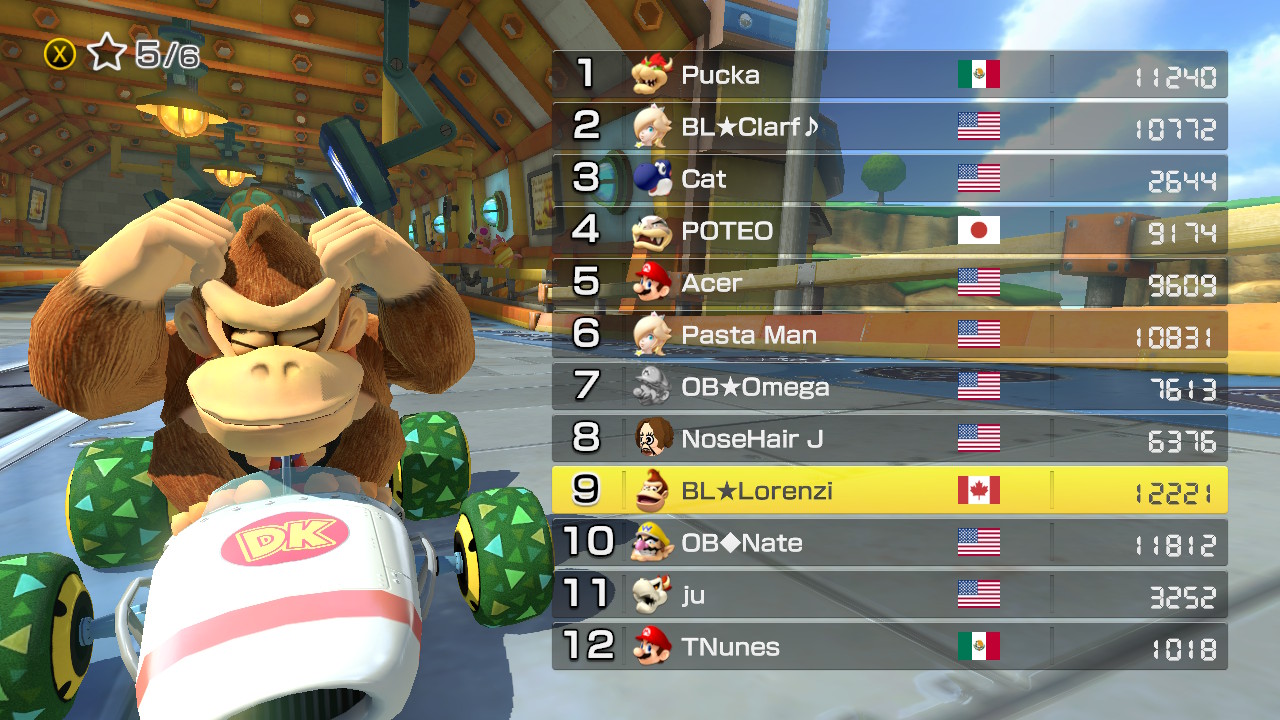Click the TNunes player entry
1280x720 pixels.
pyautogui.click(x=889, y=647)
